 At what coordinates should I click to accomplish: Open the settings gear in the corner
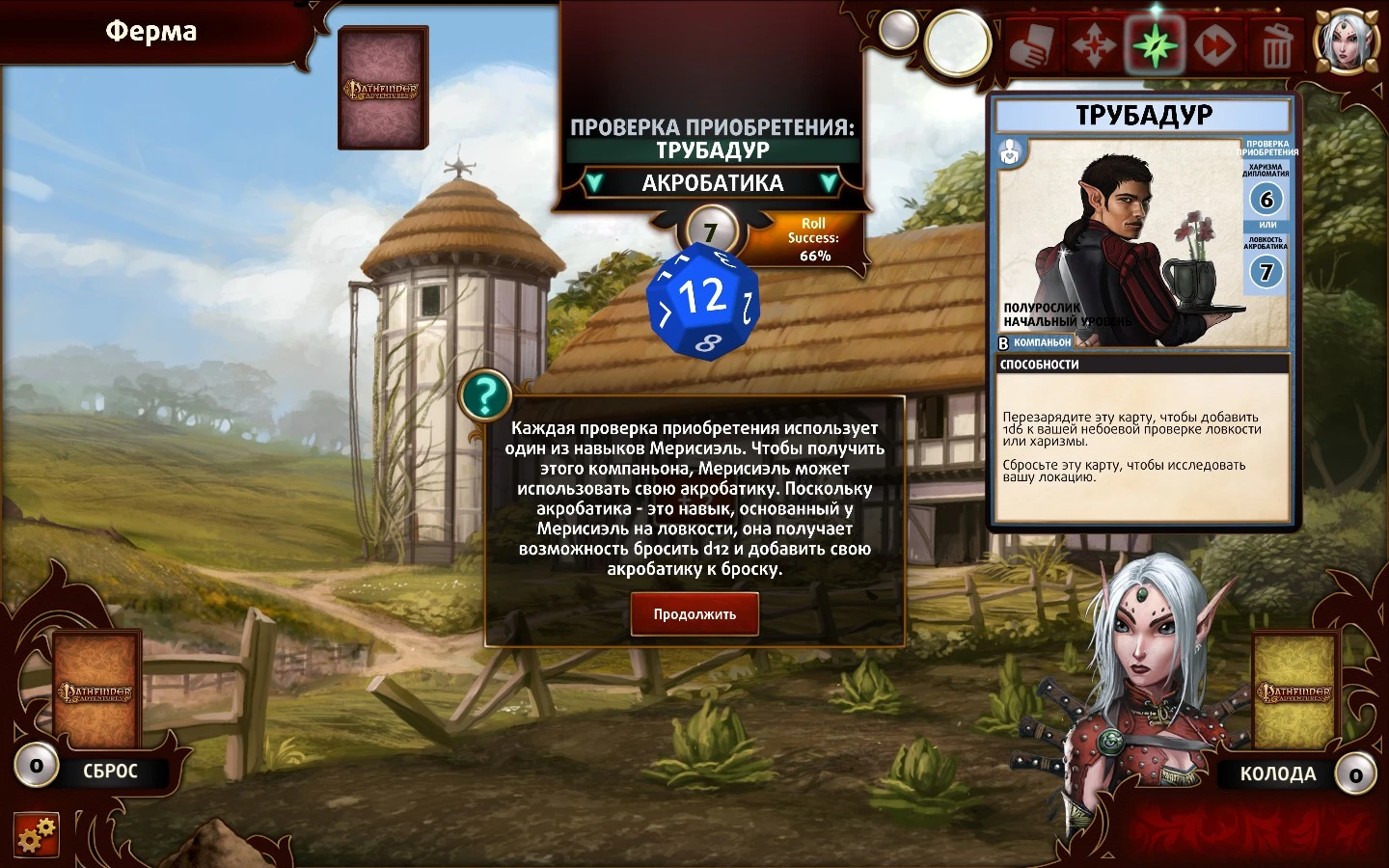pyautogui.click(x=38, y=833)
